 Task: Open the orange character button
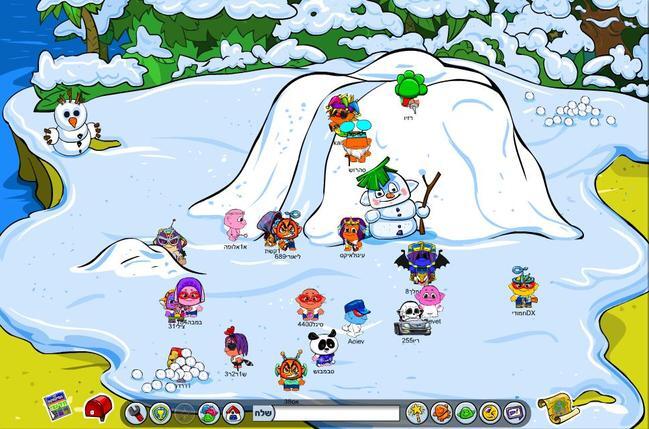pos(441,412)
